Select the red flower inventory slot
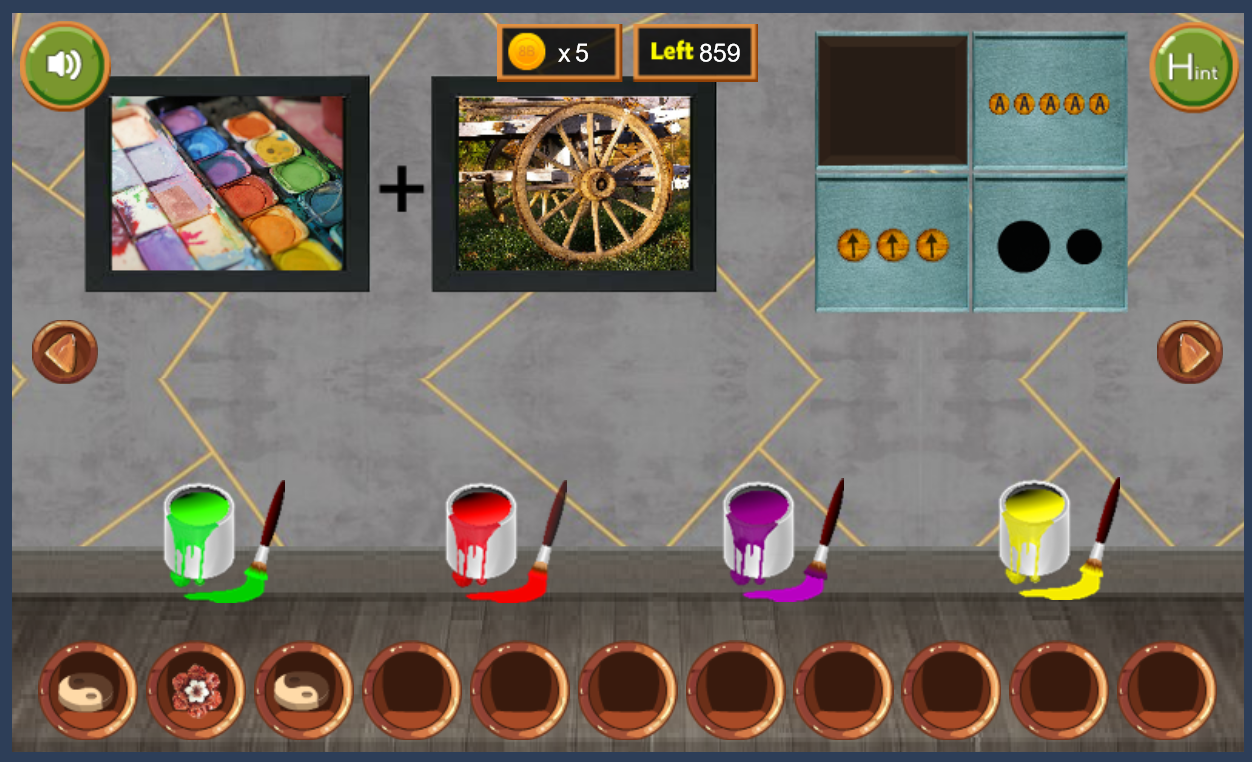Screen dimensions: 1252x762 [195, 690]
